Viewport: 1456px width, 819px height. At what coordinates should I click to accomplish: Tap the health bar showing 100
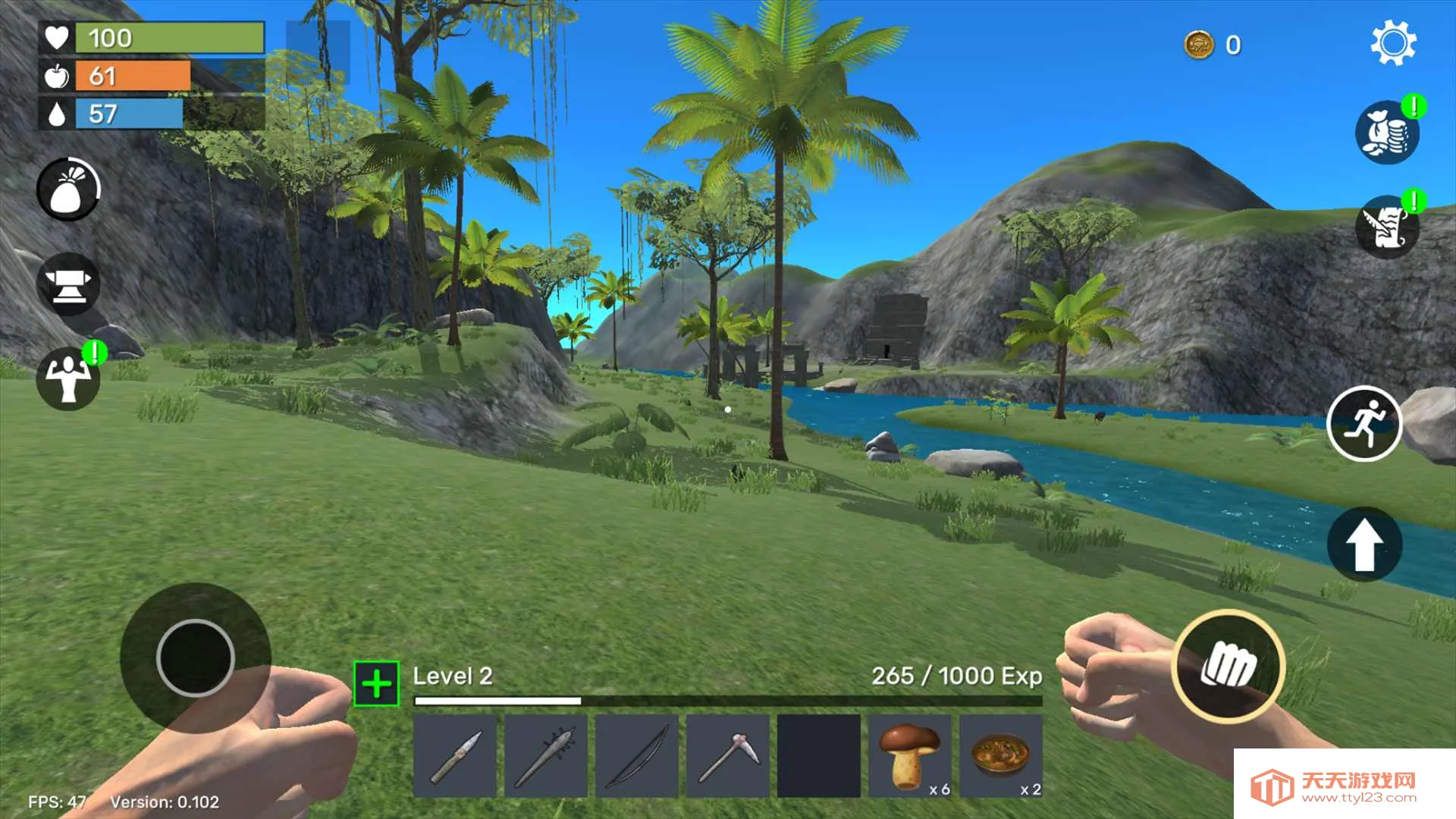pos(167,38)
